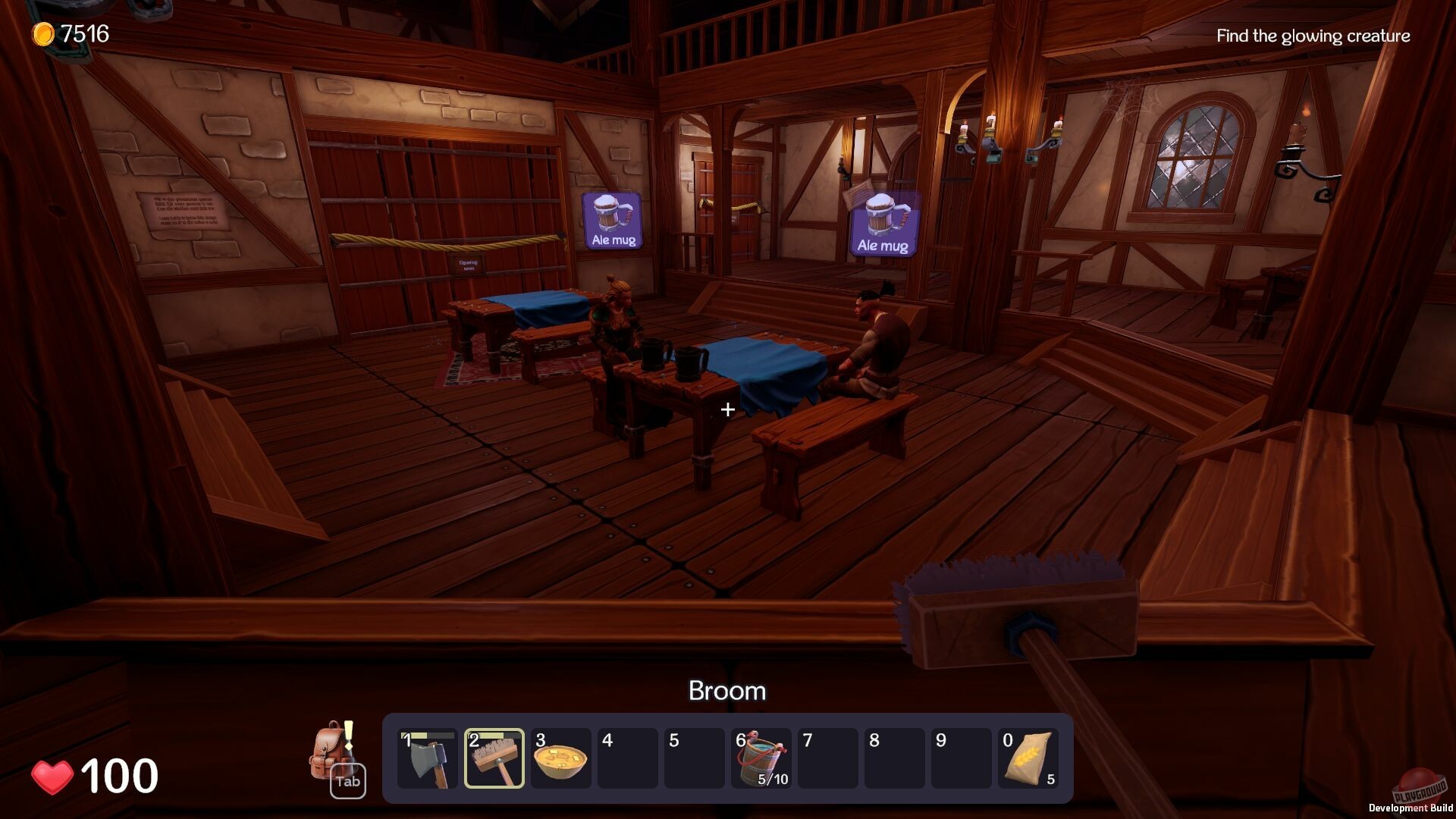Select the soup bowl in hotbar slot 3

561,758
